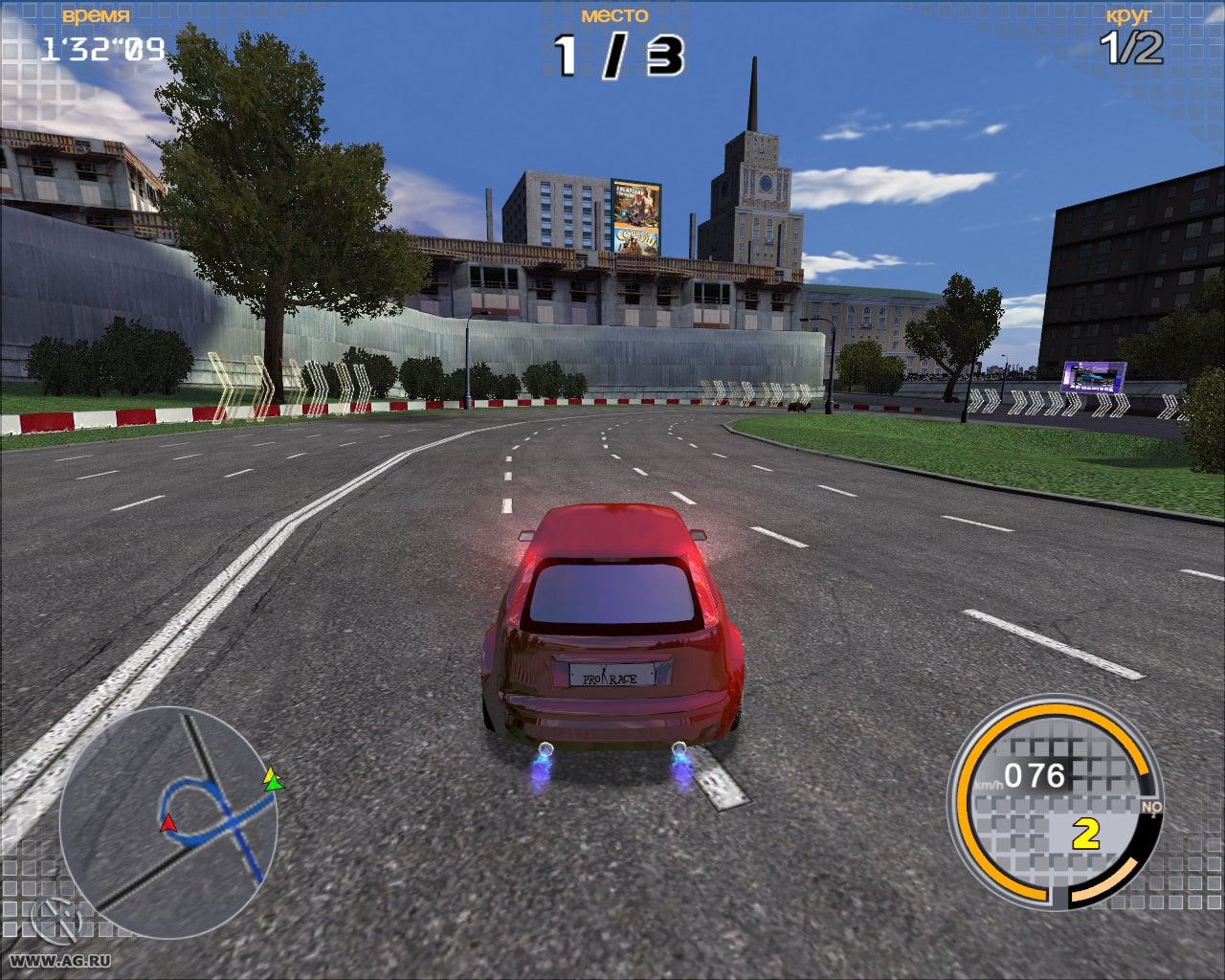Select the red arrow marker on the minimap
The image size is (1225, 980).
click(168, 822)
